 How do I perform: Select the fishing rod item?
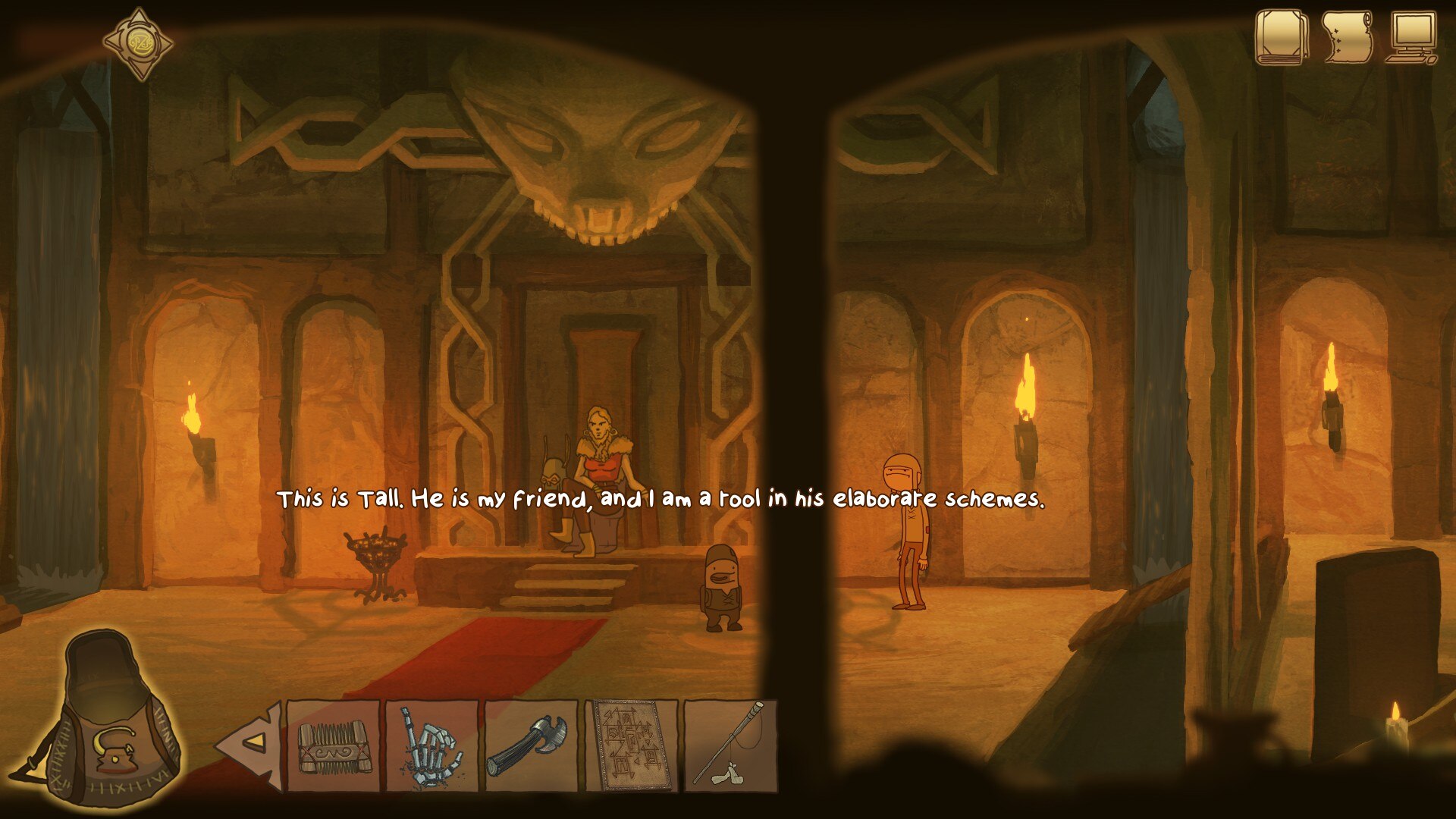coord(730,746)
